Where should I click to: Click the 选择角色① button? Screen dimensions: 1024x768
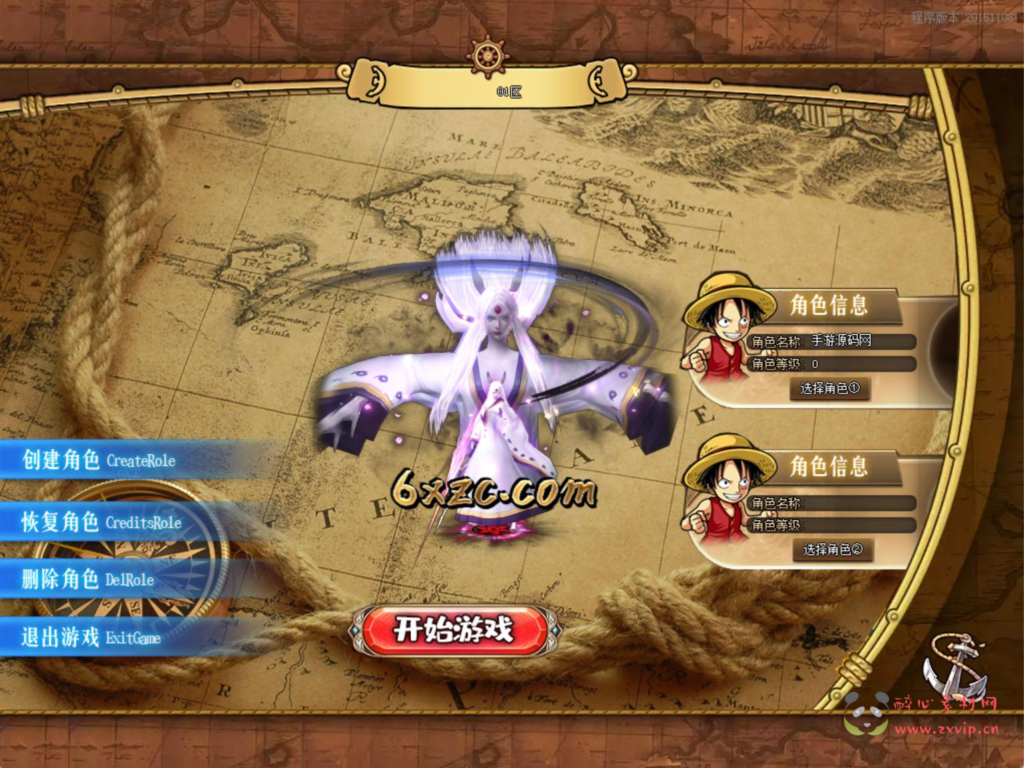[x=829, y=388]
